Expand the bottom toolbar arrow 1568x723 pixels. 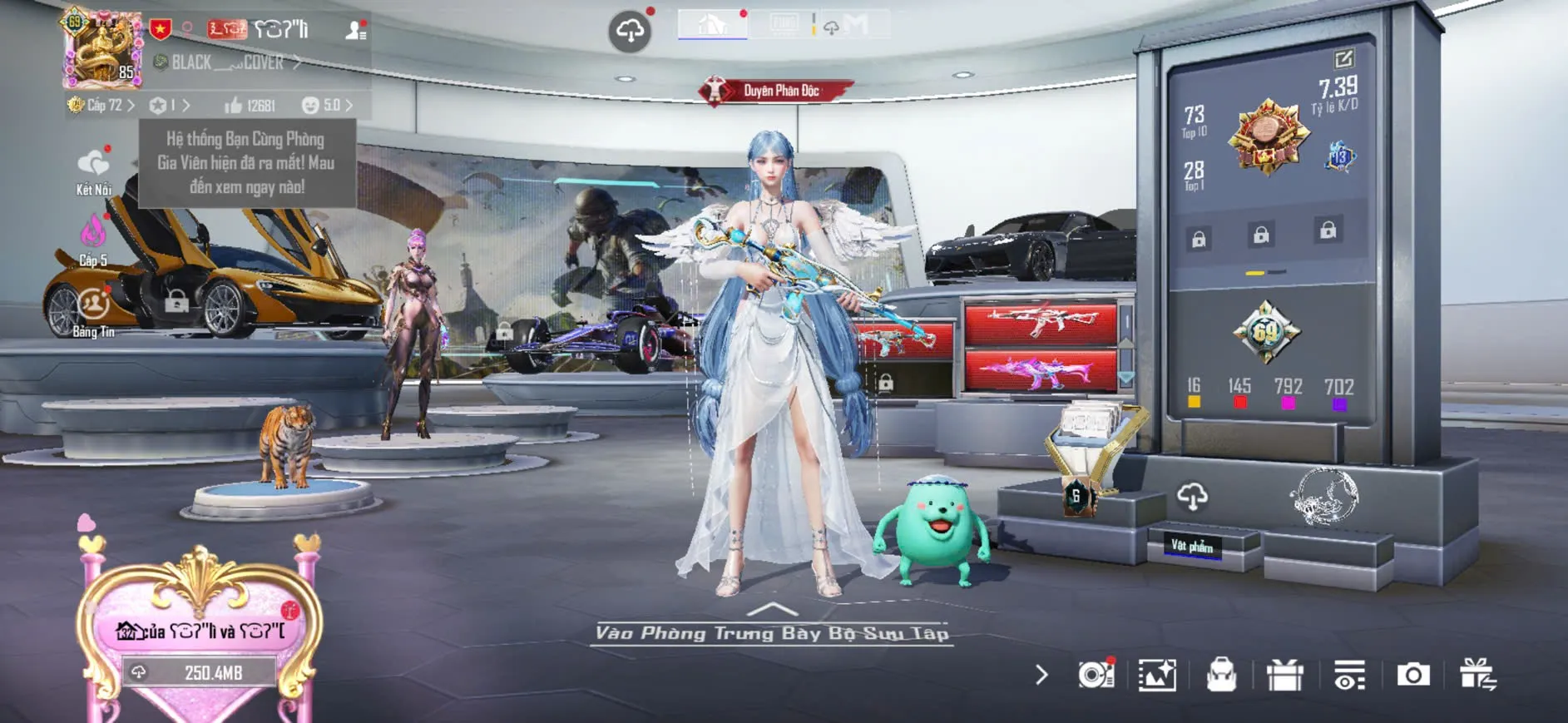tap(1041, 675)
